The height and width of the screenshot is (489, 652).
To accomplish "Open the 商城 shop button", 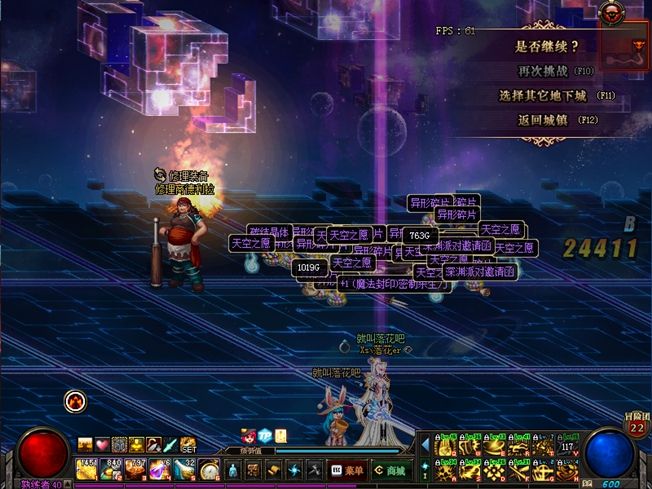I will click(390, 469).
